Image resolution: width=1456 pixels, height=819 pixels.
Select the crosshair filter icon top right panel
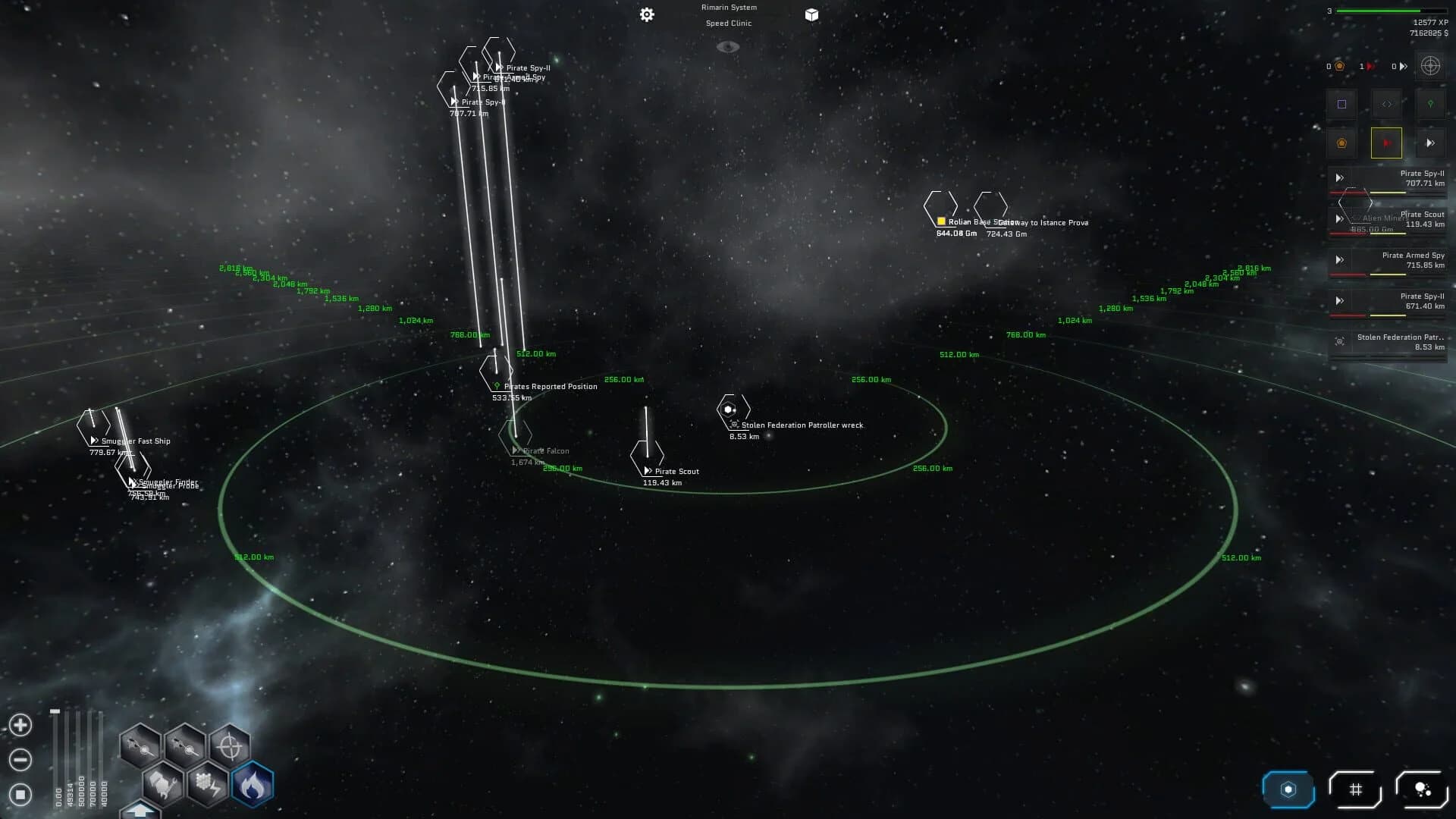point(1431,66)
